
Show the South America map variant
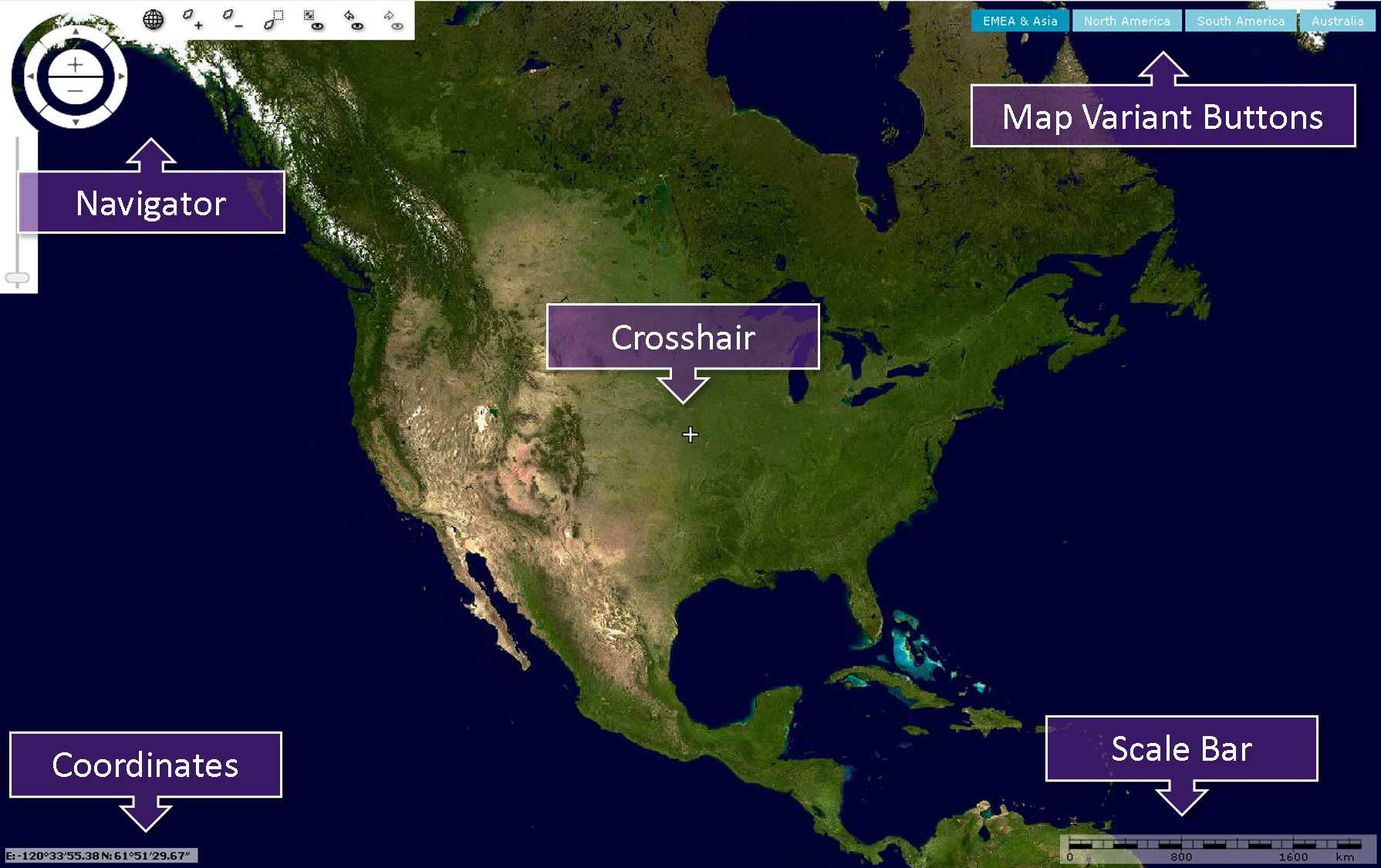click(1240, 21)
